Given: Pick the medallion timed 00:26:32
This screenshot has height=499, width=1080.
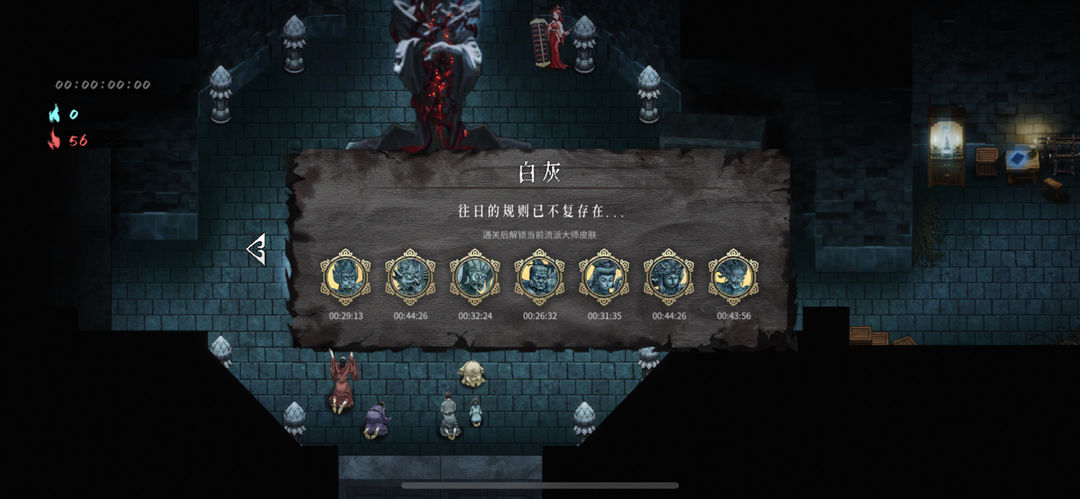Looking at the screenshot, I should click(x=539, y=277).
